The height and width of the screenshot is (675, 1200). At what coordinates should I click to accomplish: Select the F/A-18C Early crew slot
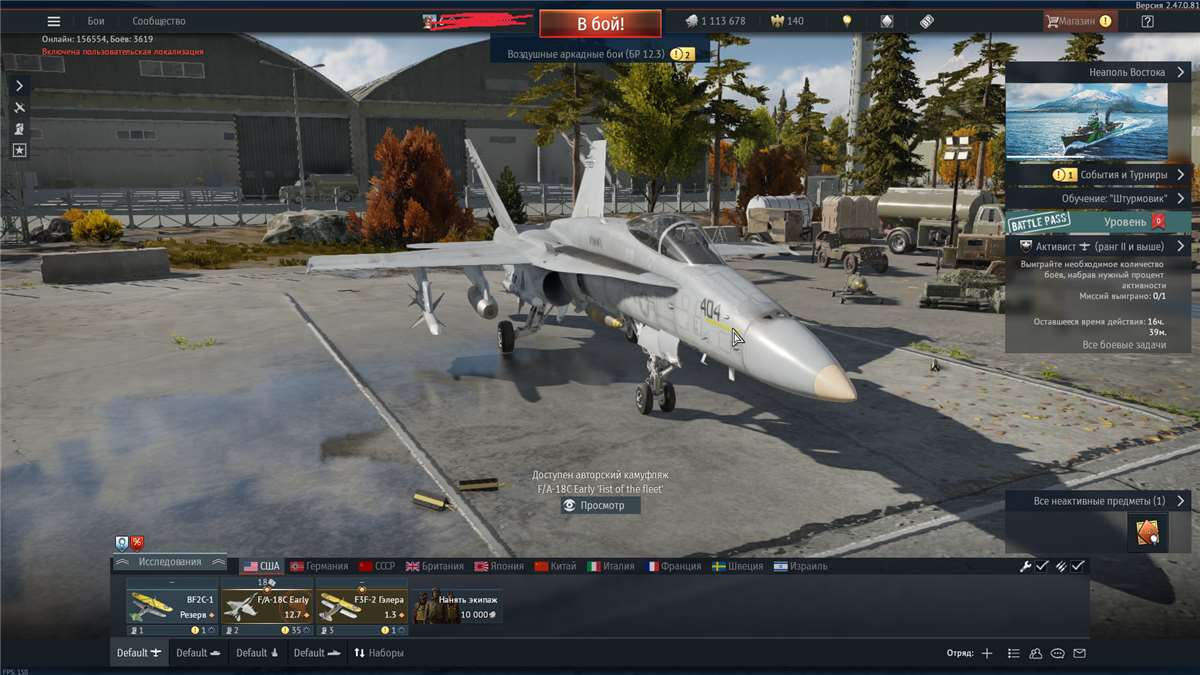click(267, 606)
